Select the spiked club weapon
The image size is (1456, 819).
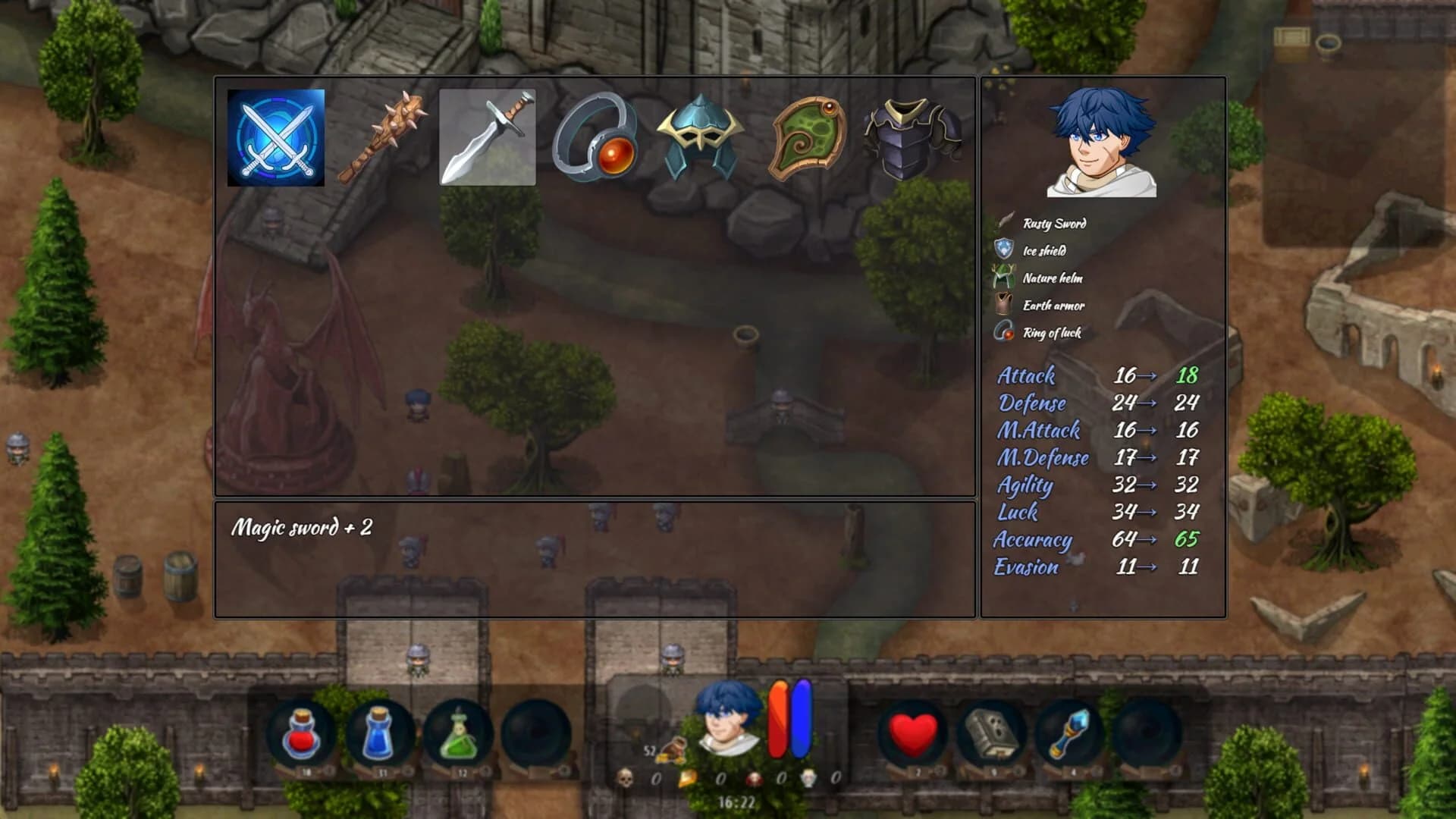click(x=383, y=135)
